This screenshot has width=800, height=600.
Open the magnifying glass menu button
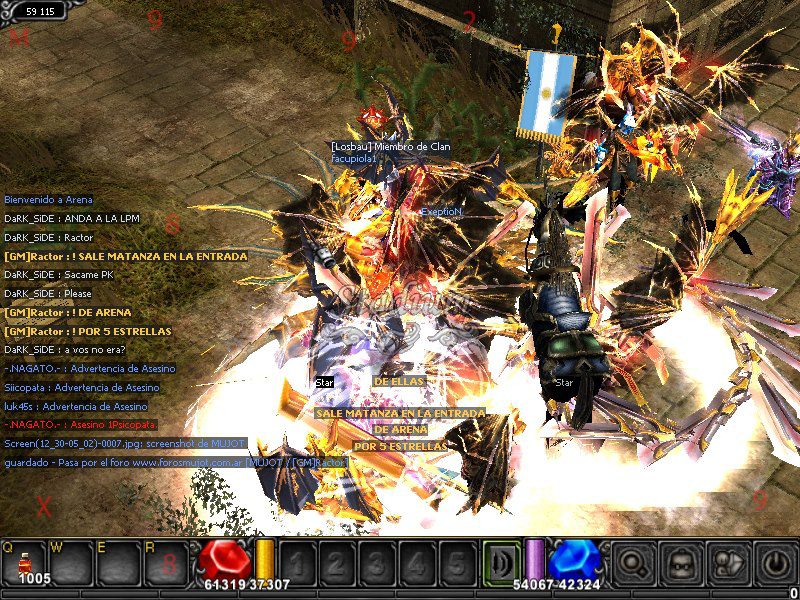633,564
